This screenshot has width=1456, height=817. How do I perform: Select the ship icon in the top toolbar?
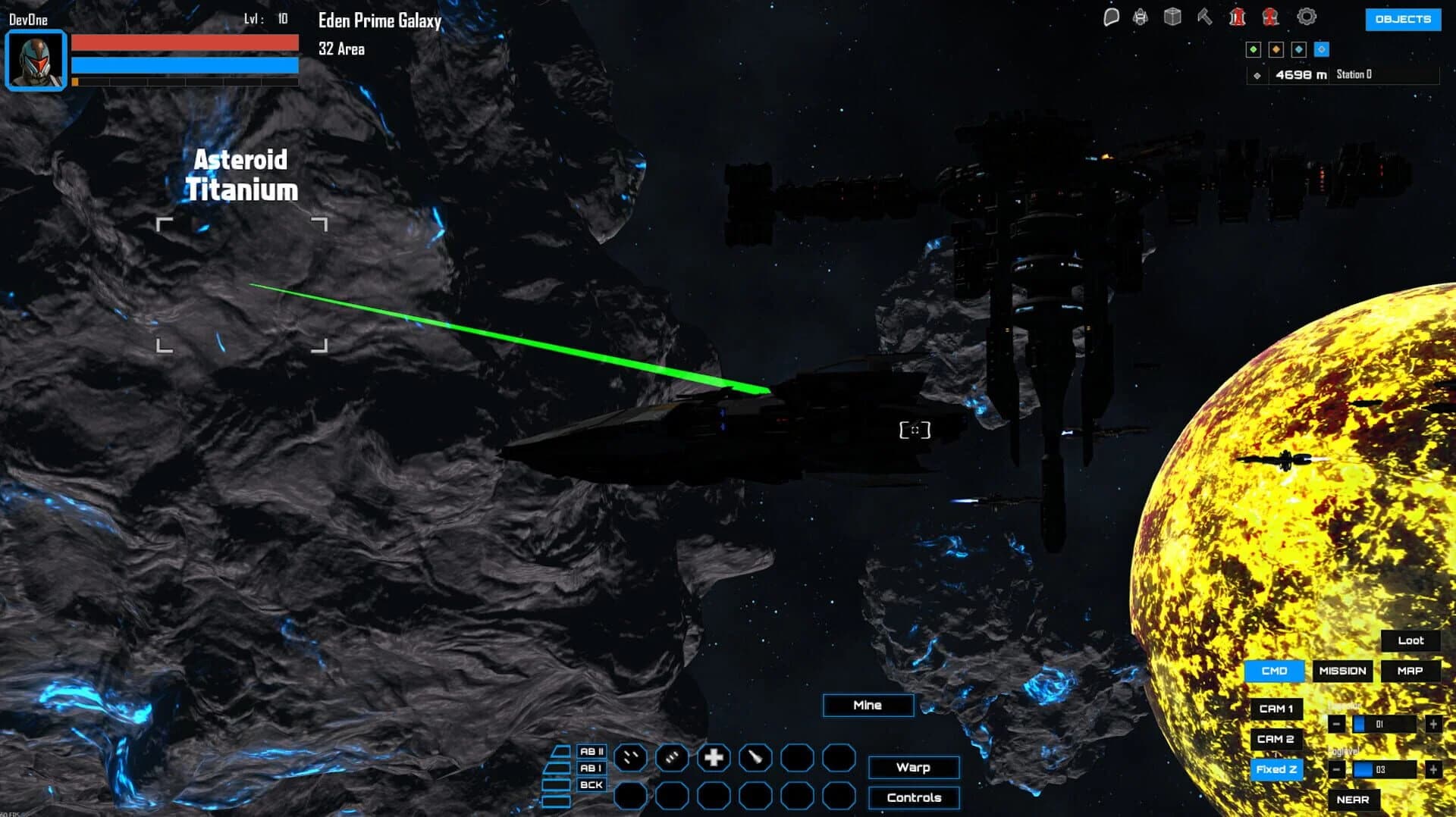[x=1139, y=16]
